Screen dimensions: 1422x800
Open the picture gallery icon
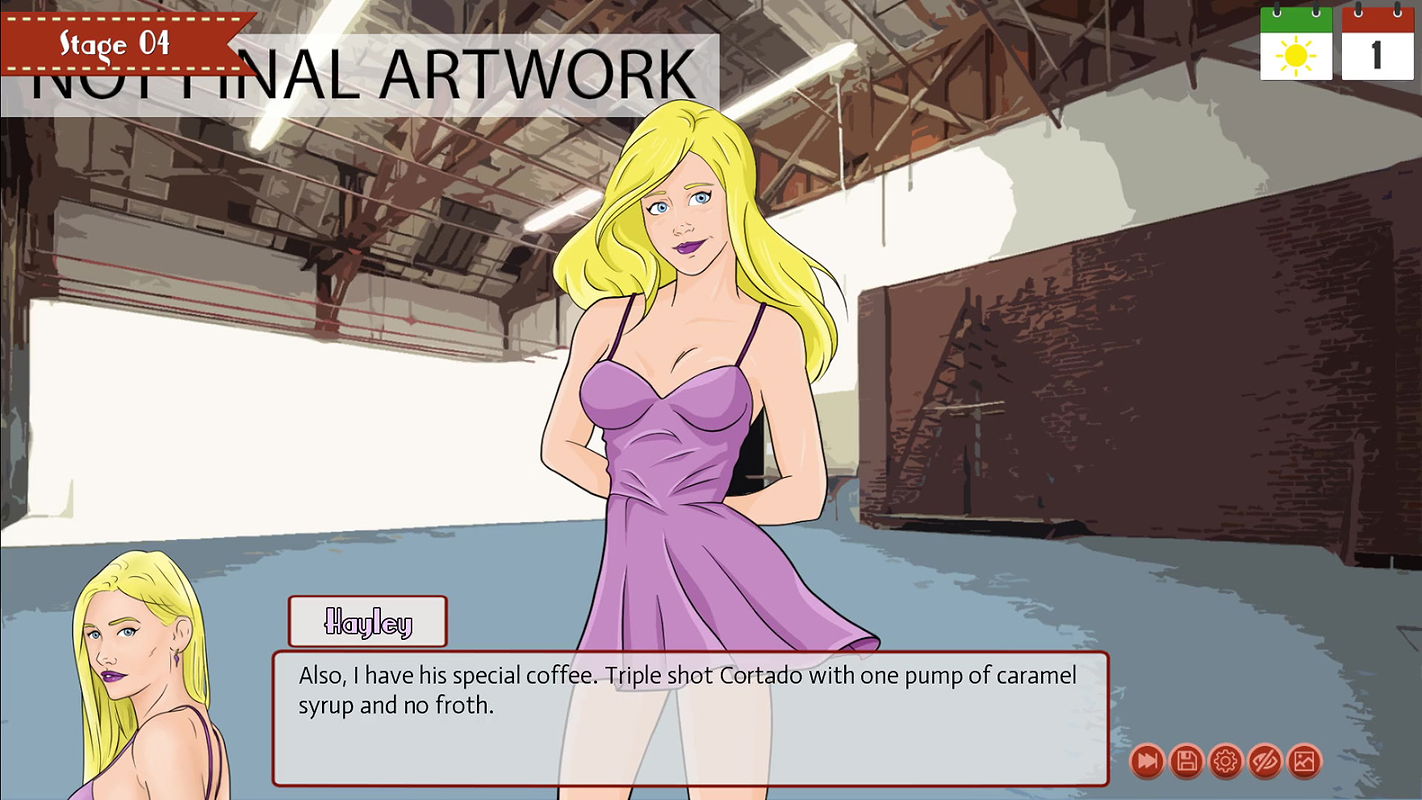coord(1304,762)
